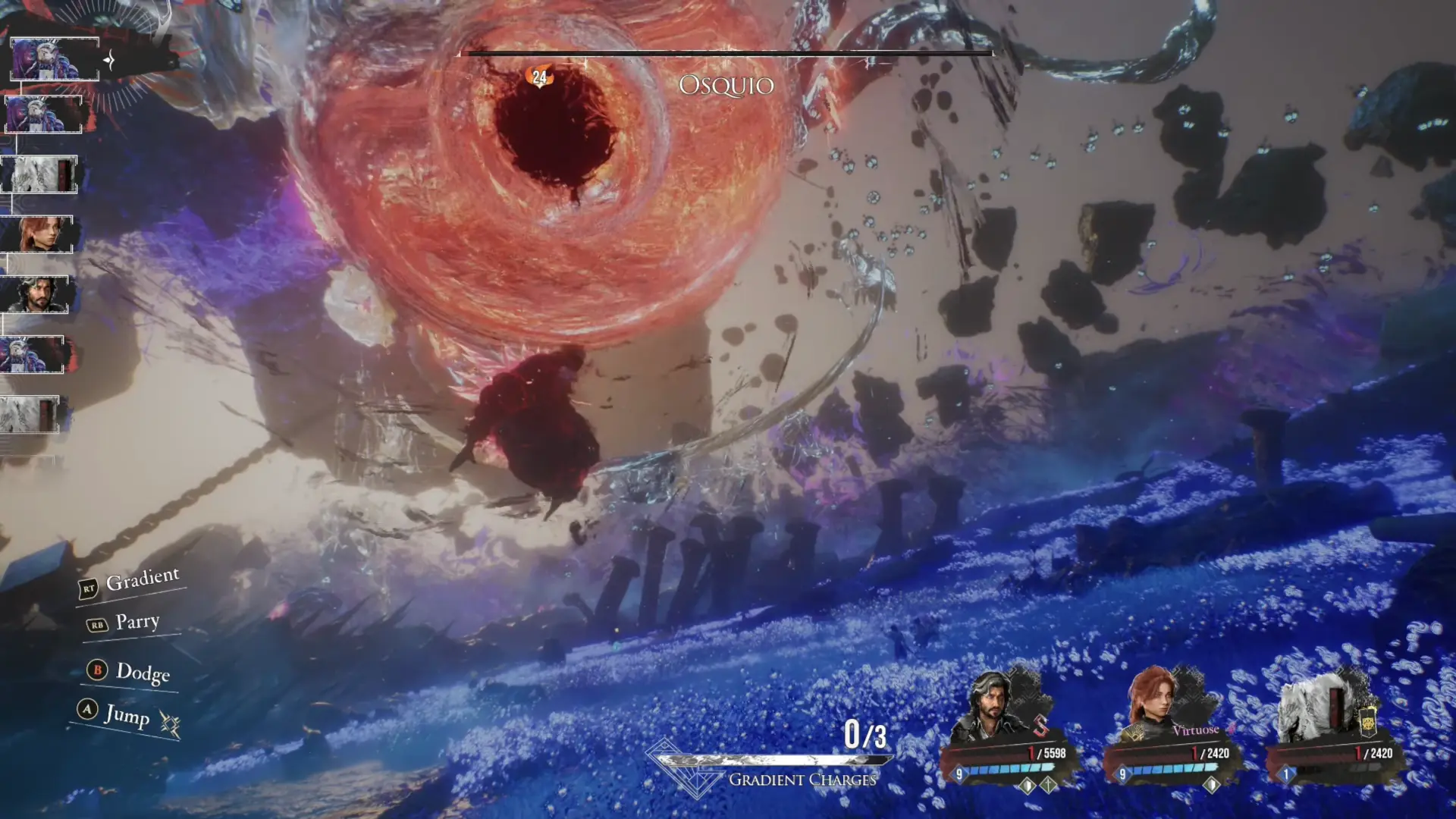Inspect the enemy status icon showing 24
The width and height of the screenshot is (1456, 819).
pos(539,77)
